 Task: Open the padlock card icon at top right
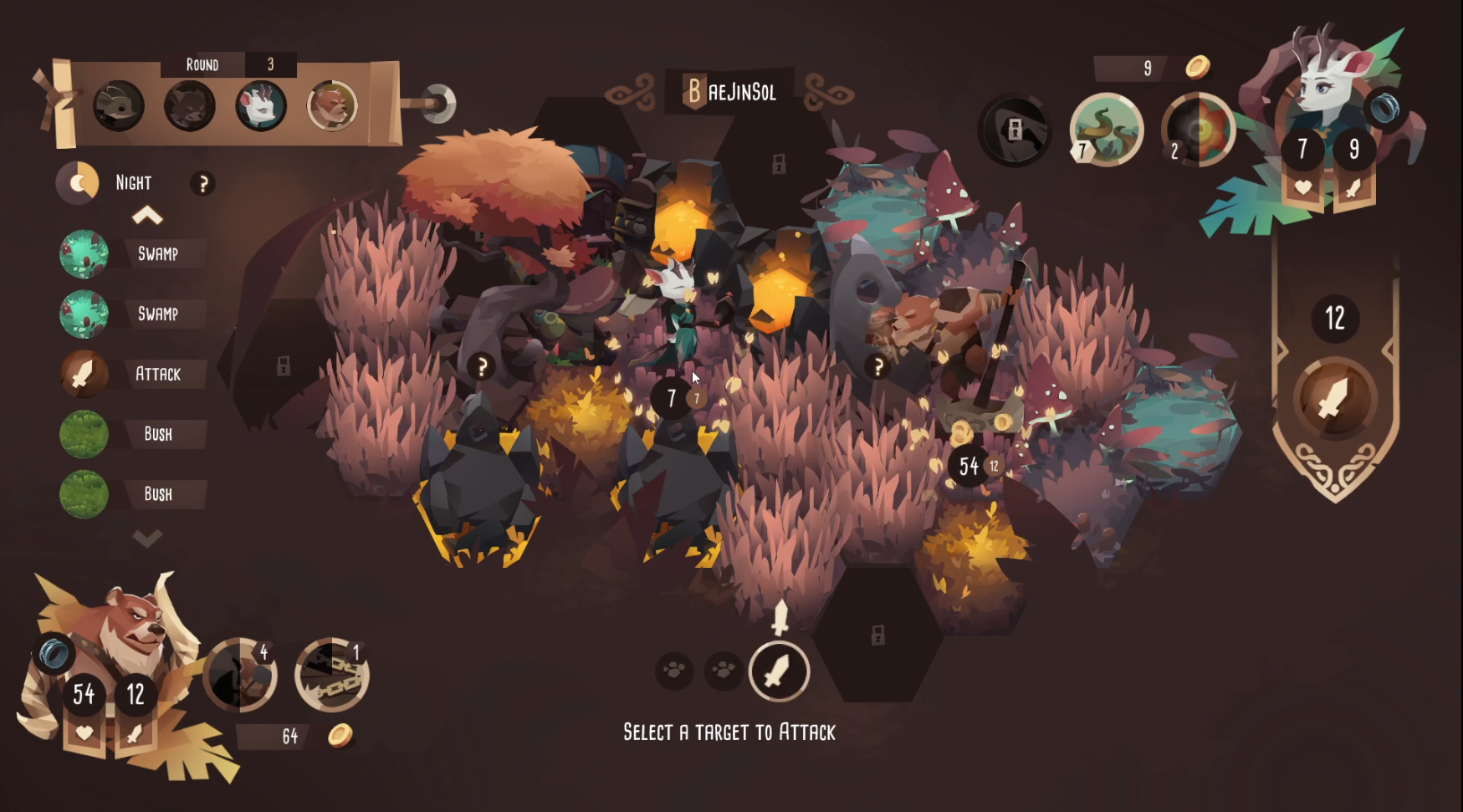click(x=1015, y=130)
